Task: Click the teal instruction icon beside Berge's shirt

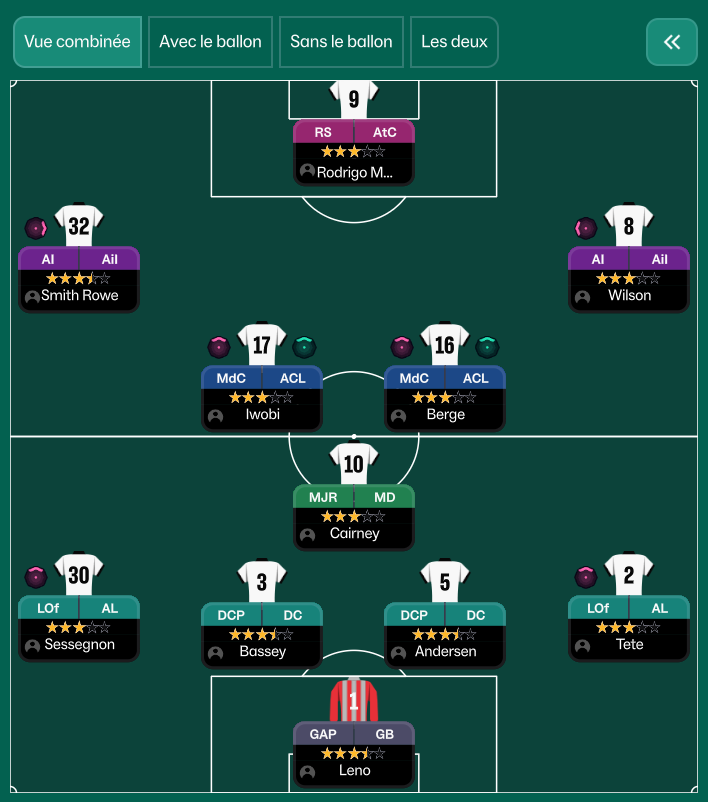Action: tap(487, 347)
